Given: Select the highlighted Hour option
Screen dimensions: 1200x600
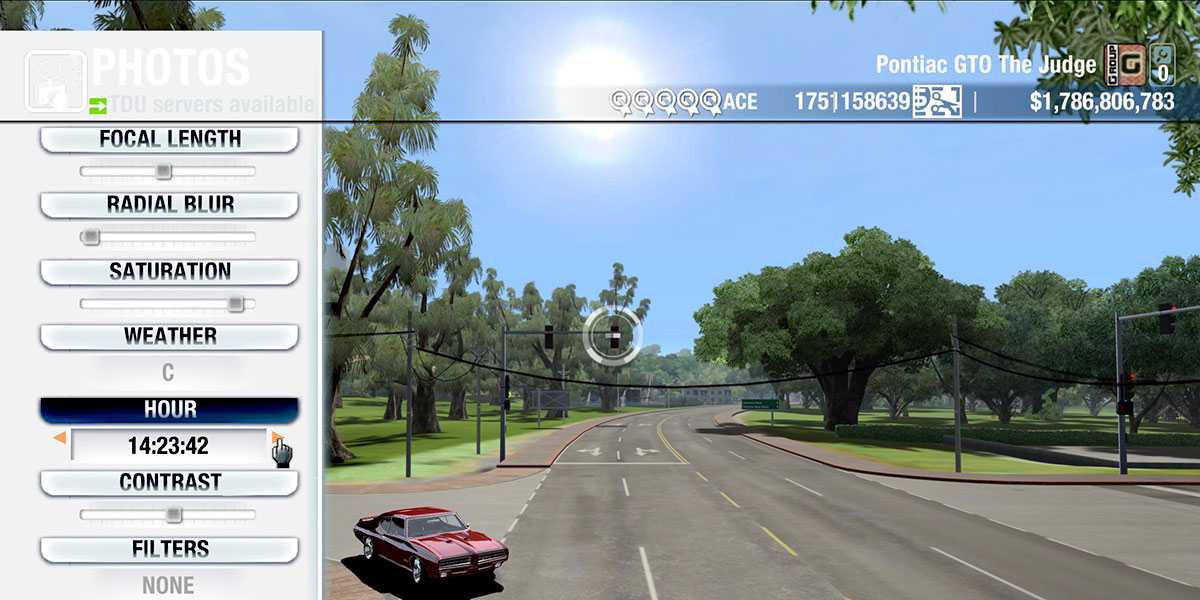Looking at the screenshot, I should point(169,410).
